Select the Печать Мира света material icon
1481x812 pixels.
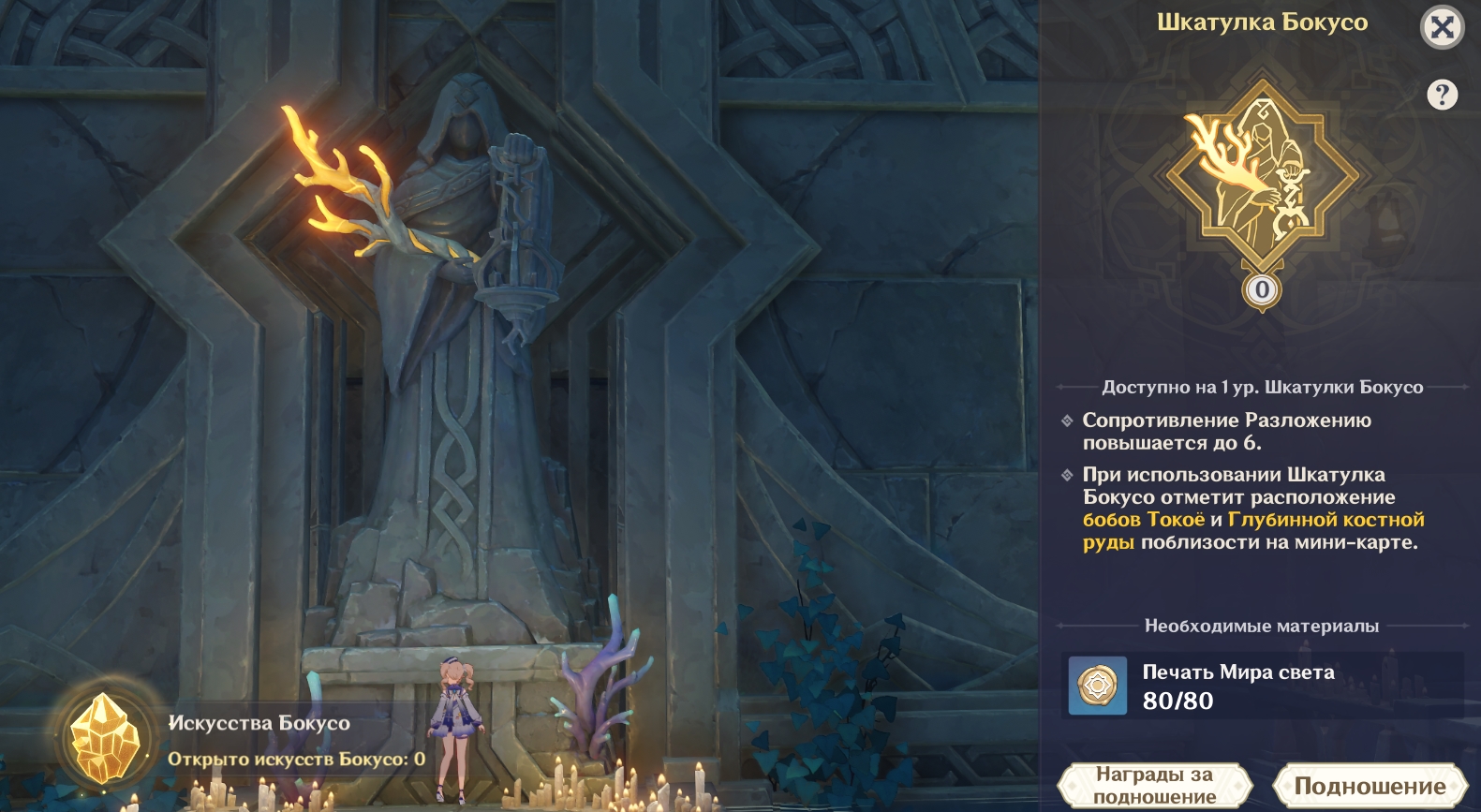(x=1098, y=686)
